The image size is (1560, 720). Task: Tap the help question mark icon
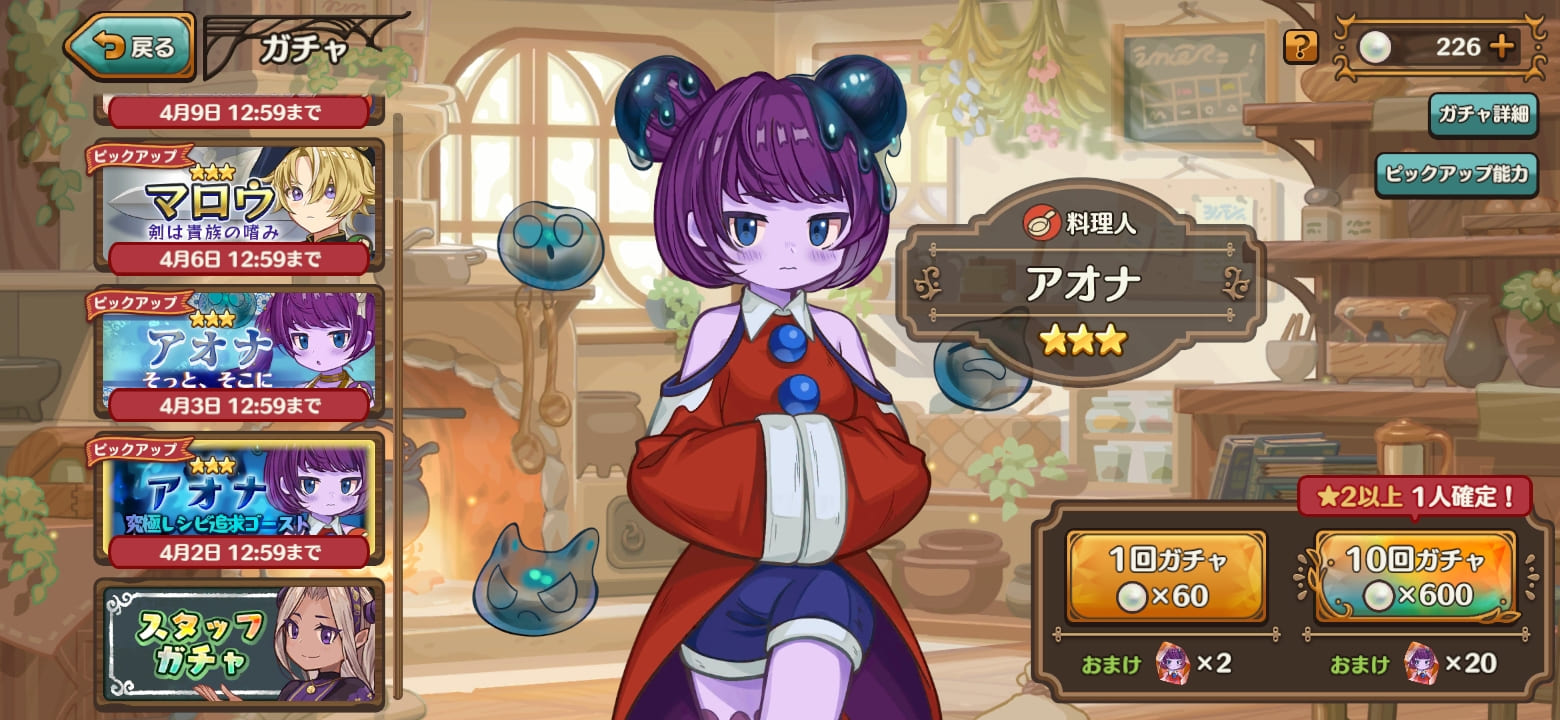(x=1300, y=46)
